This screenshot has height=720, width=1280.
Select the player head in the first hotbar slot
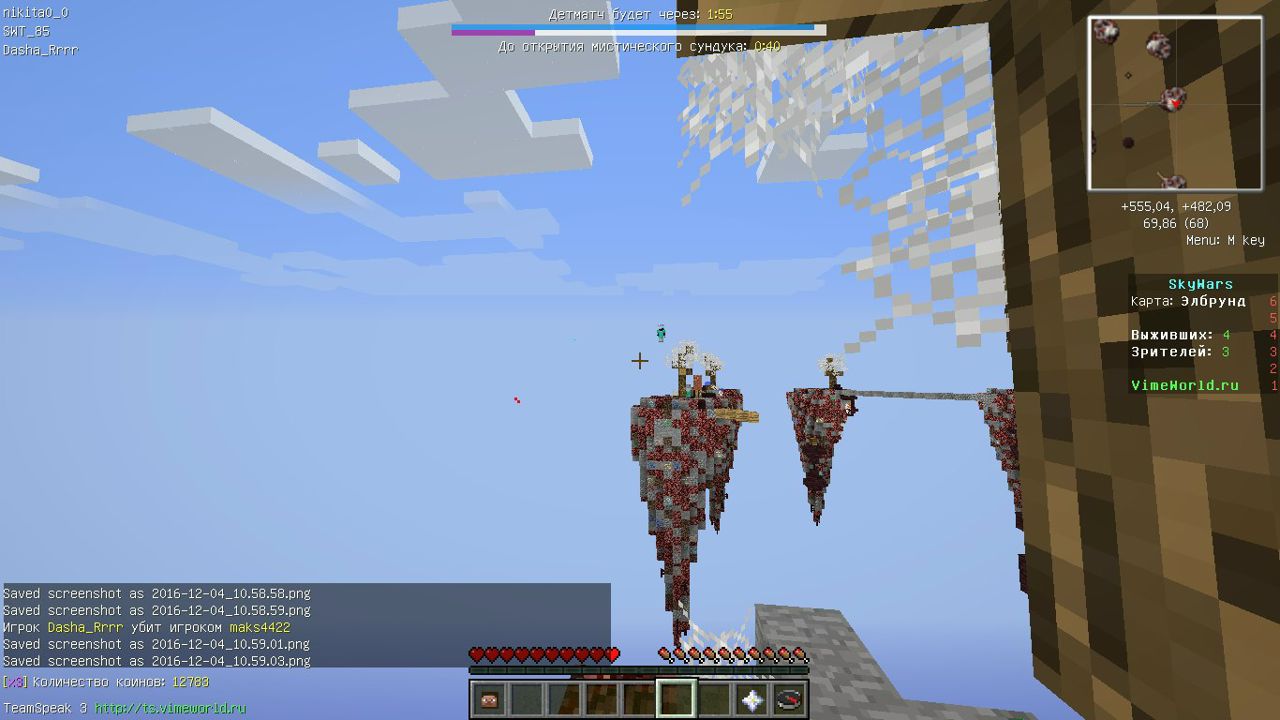(x=489, y=698)
